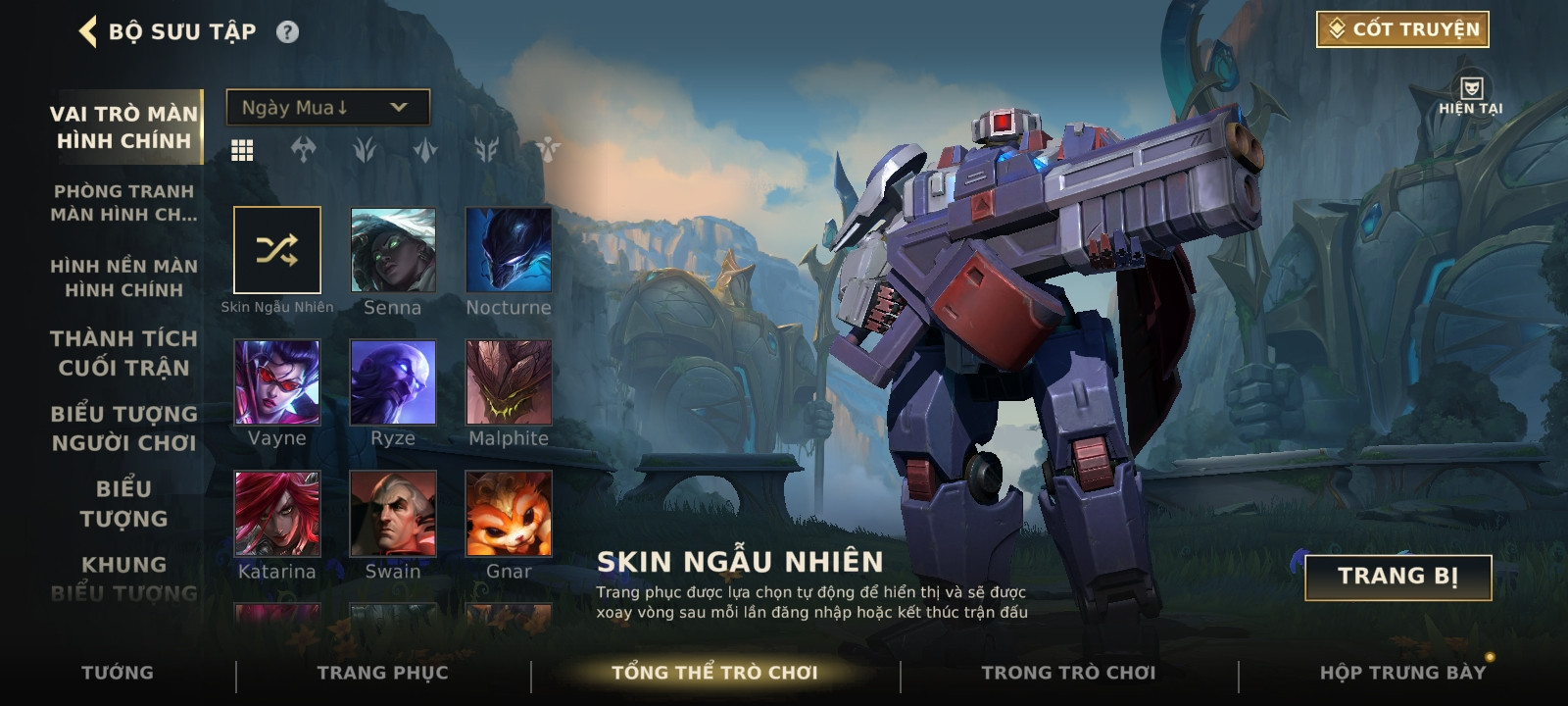Open the Ngày Mua sort dropdown
This screenshot has width=1568, height=706.
(327, 107)
